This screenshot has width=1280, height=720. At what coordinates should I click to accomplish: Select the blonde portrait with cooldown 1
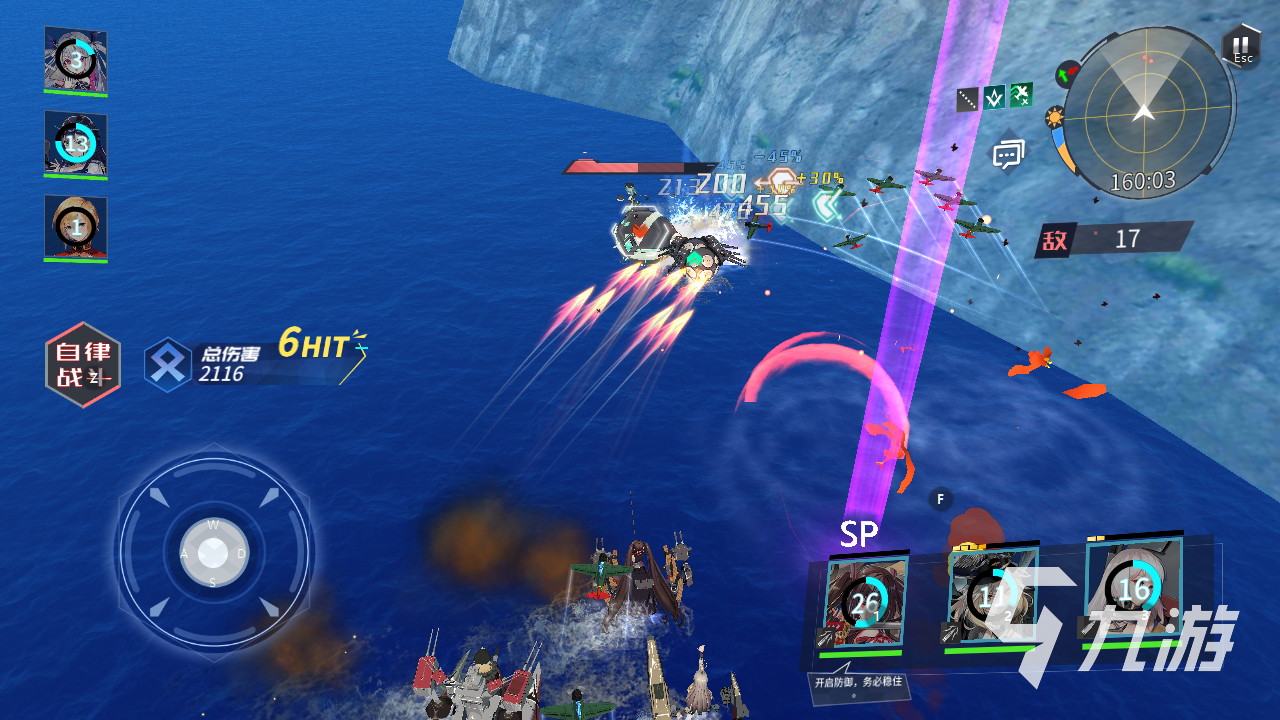point(76,227)
